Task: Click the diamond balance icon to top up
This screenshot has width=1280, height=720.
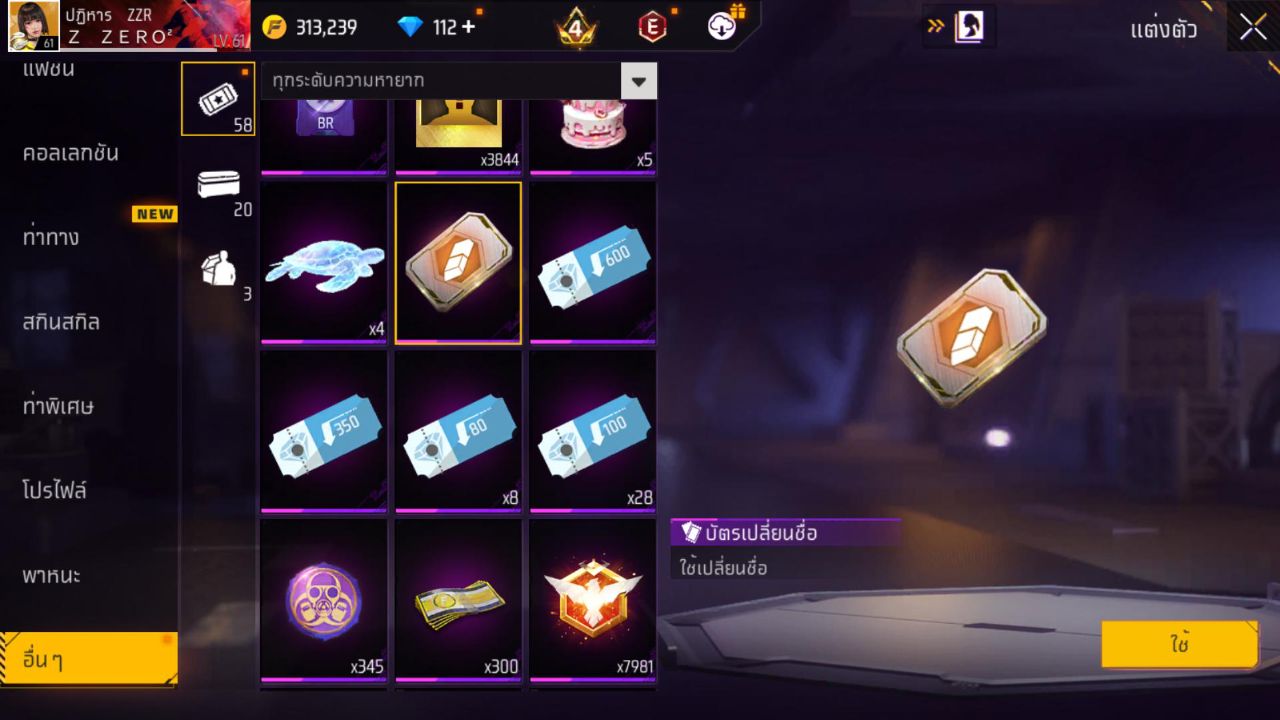Action: point(411,27)
